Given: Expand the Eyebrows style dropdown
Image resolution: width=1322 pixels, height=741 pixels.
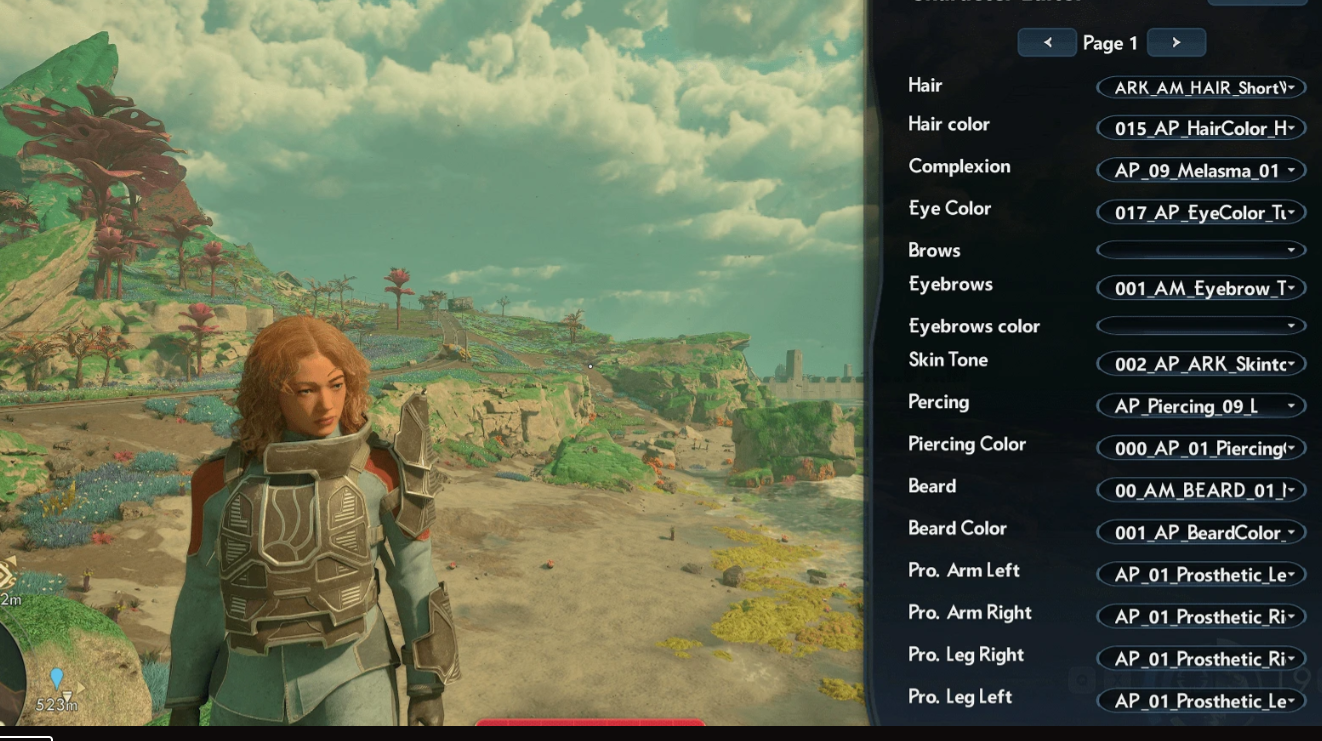Looking at the screenshot, I should (x=1201, y=289).
